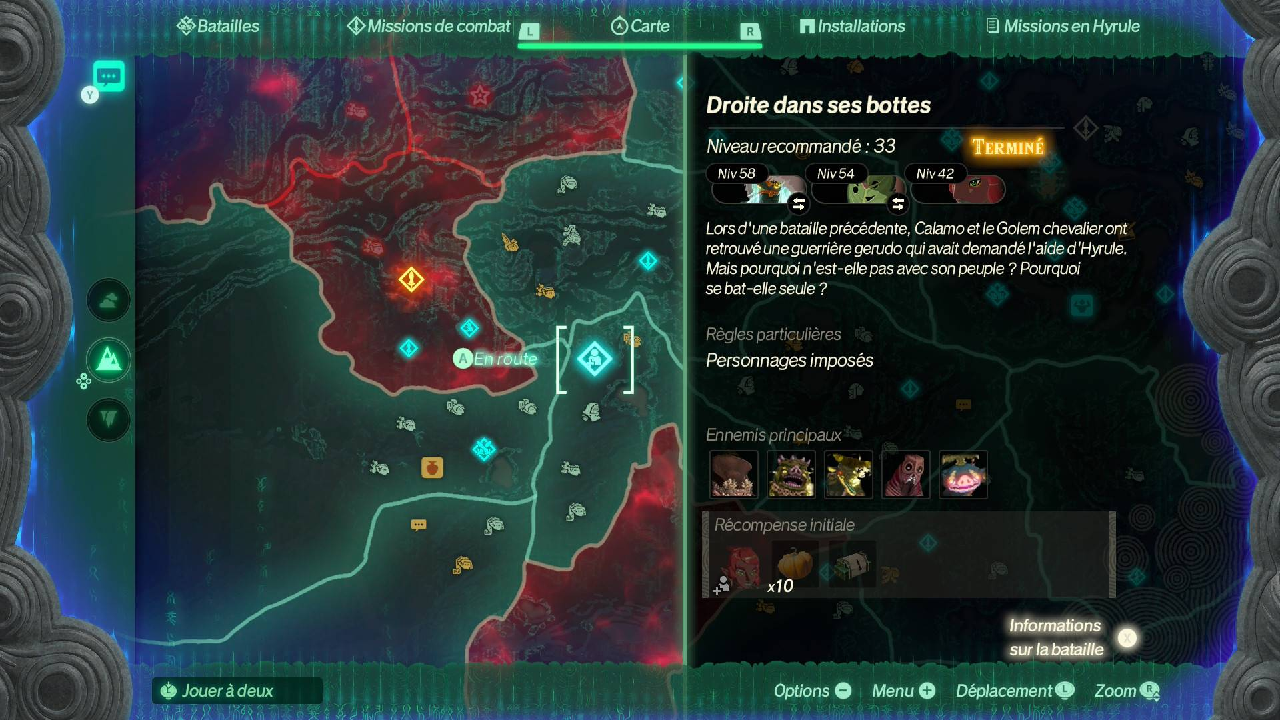Open the Missions en Hyrule tab
Viewport: 1280px width, 720px height.
(x=1062, y=27)
